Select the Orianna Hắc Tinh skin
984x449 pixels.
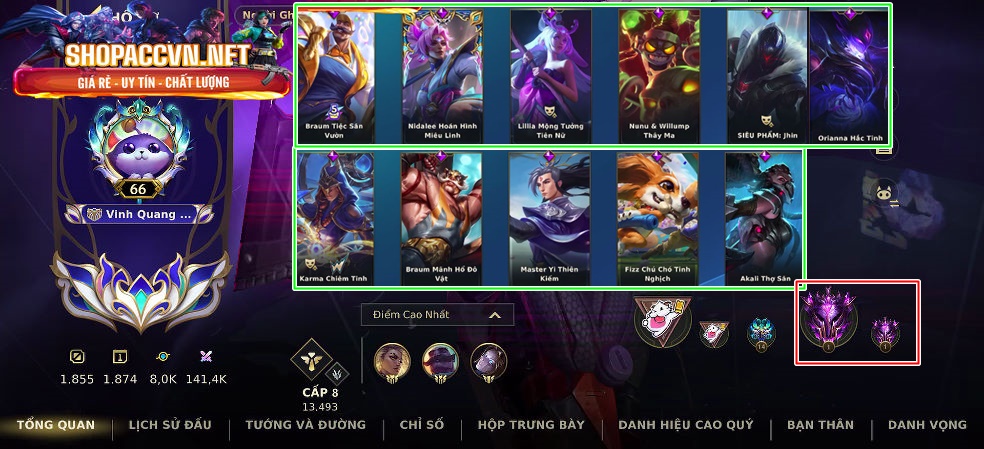(848, 75)
